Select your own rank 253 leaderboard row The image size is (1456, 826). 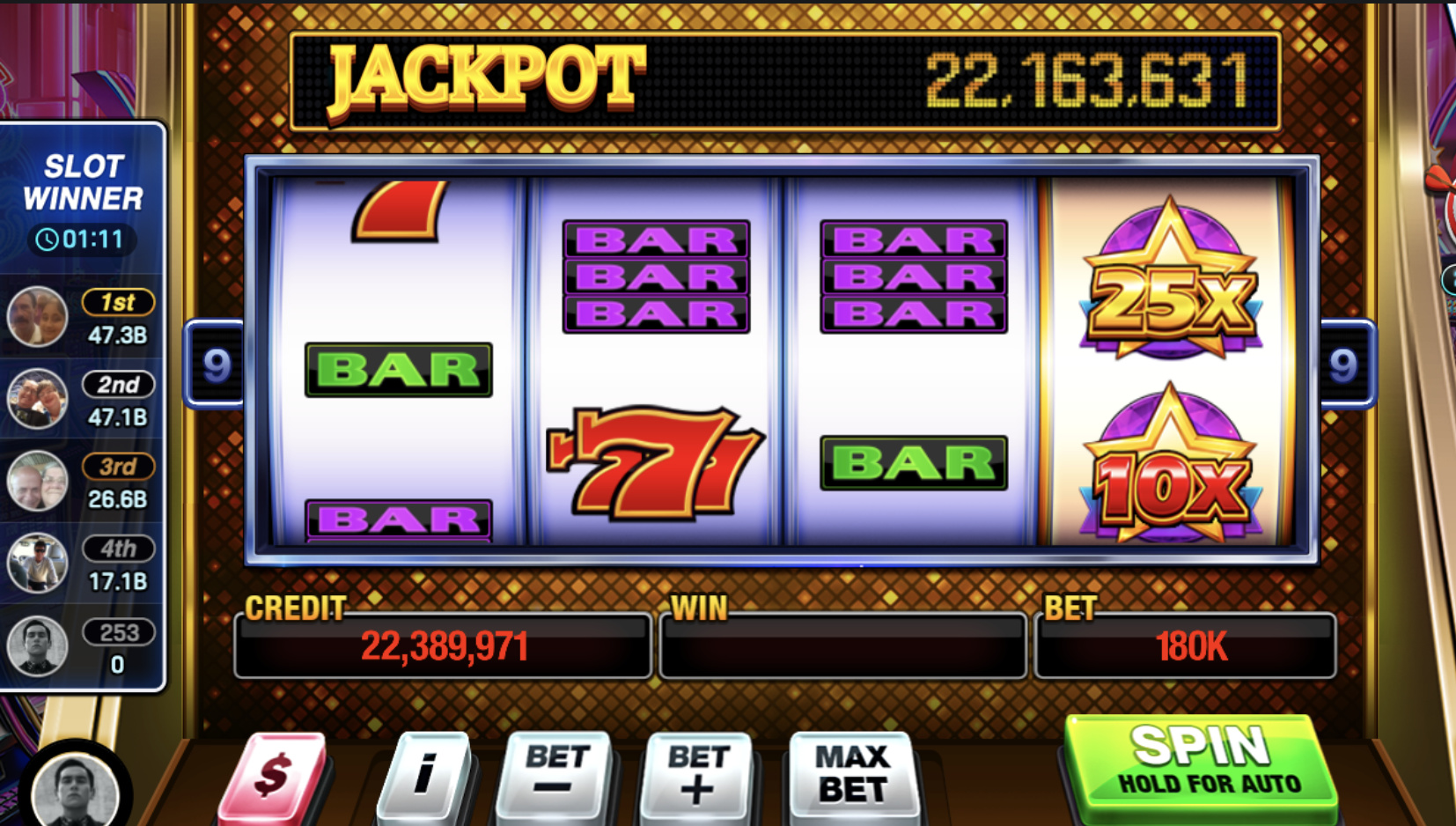[x=81, y=646]
